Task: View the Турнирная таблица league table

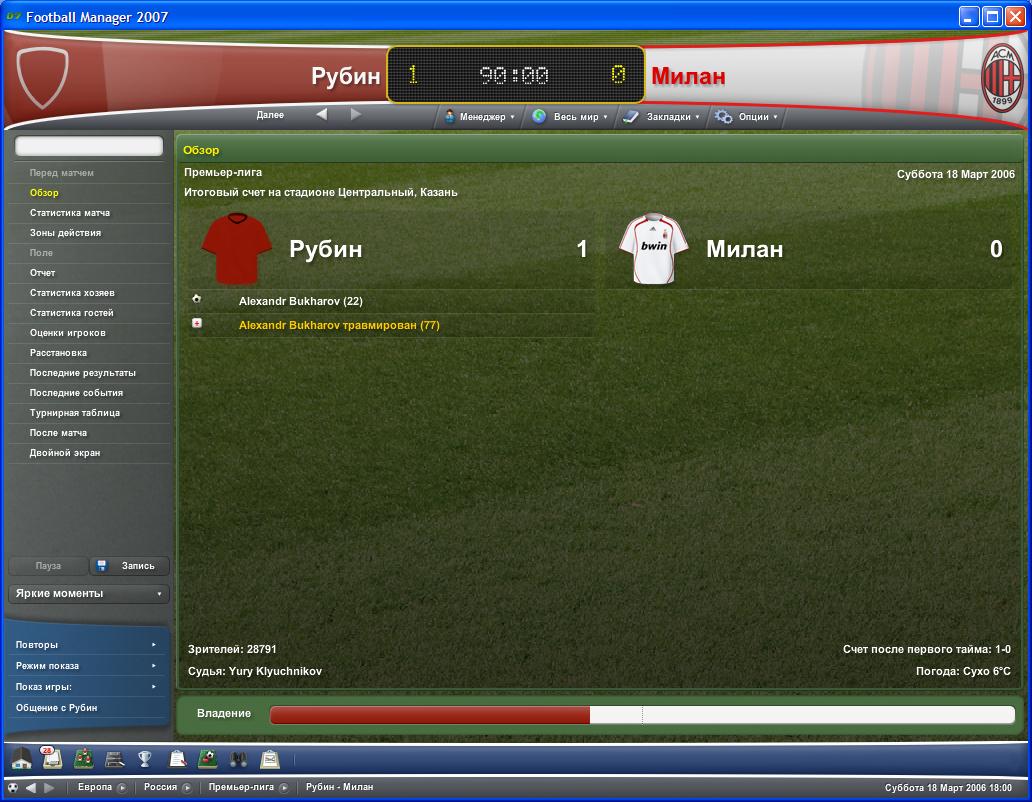Action: [x=75, y=413]
